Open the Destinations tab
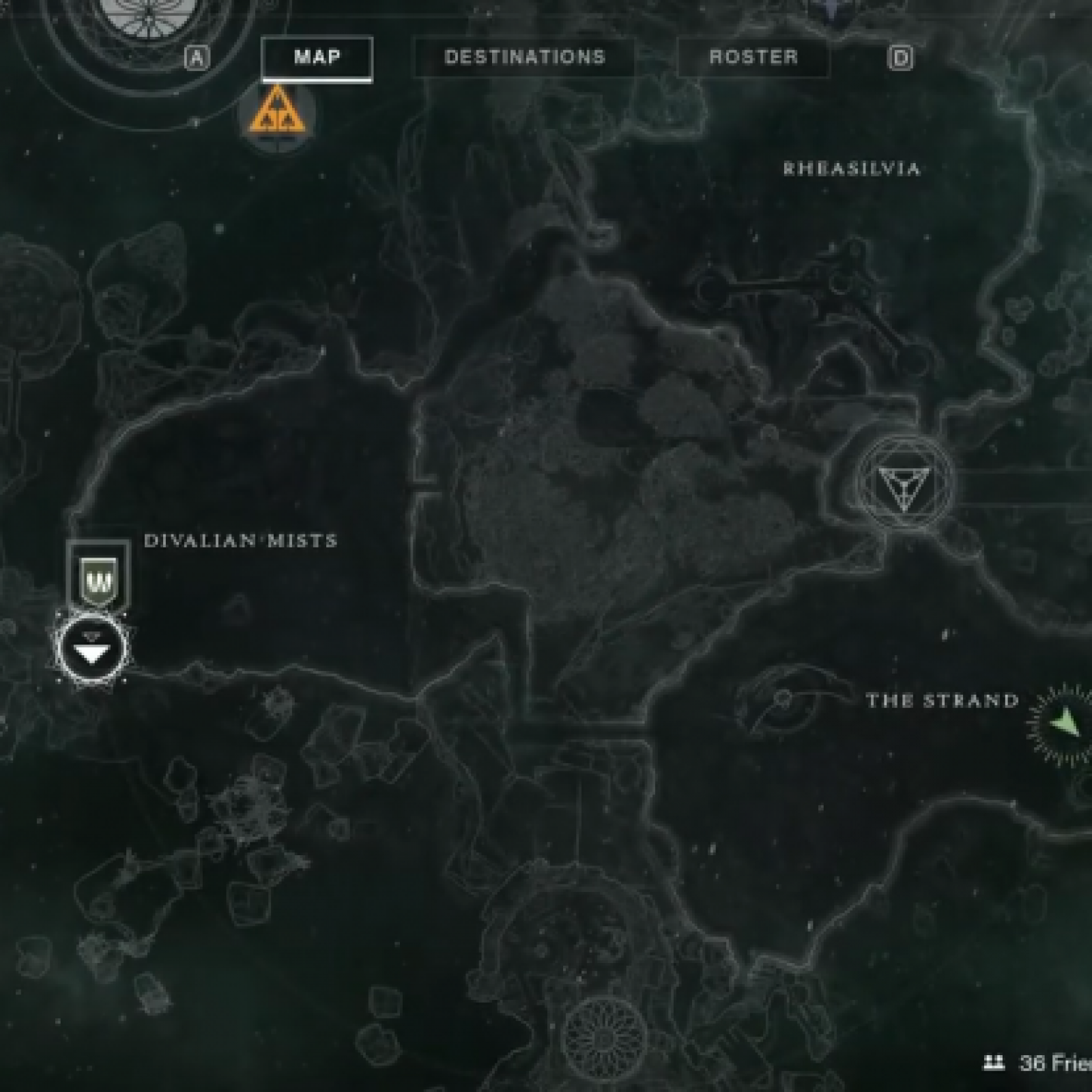The height and width of the screenshot is (1092, 1092). pyautogui.click(x=525, y=57)
